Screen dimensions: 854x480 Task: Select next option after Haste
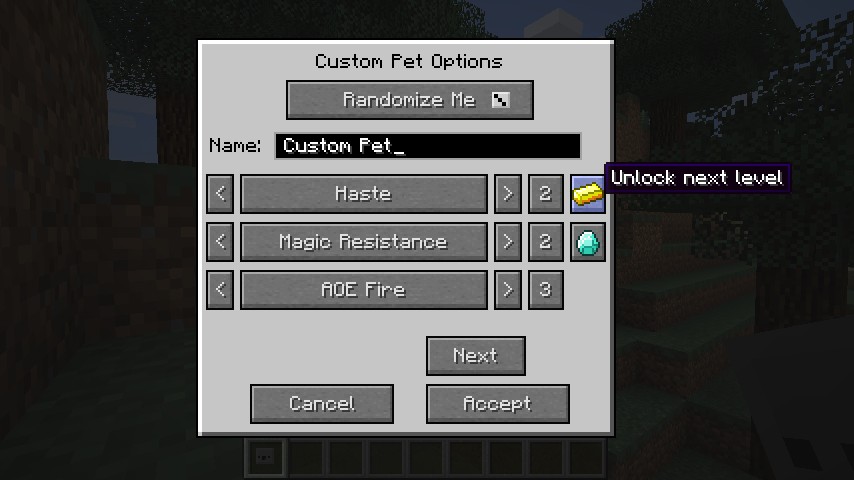508,194
